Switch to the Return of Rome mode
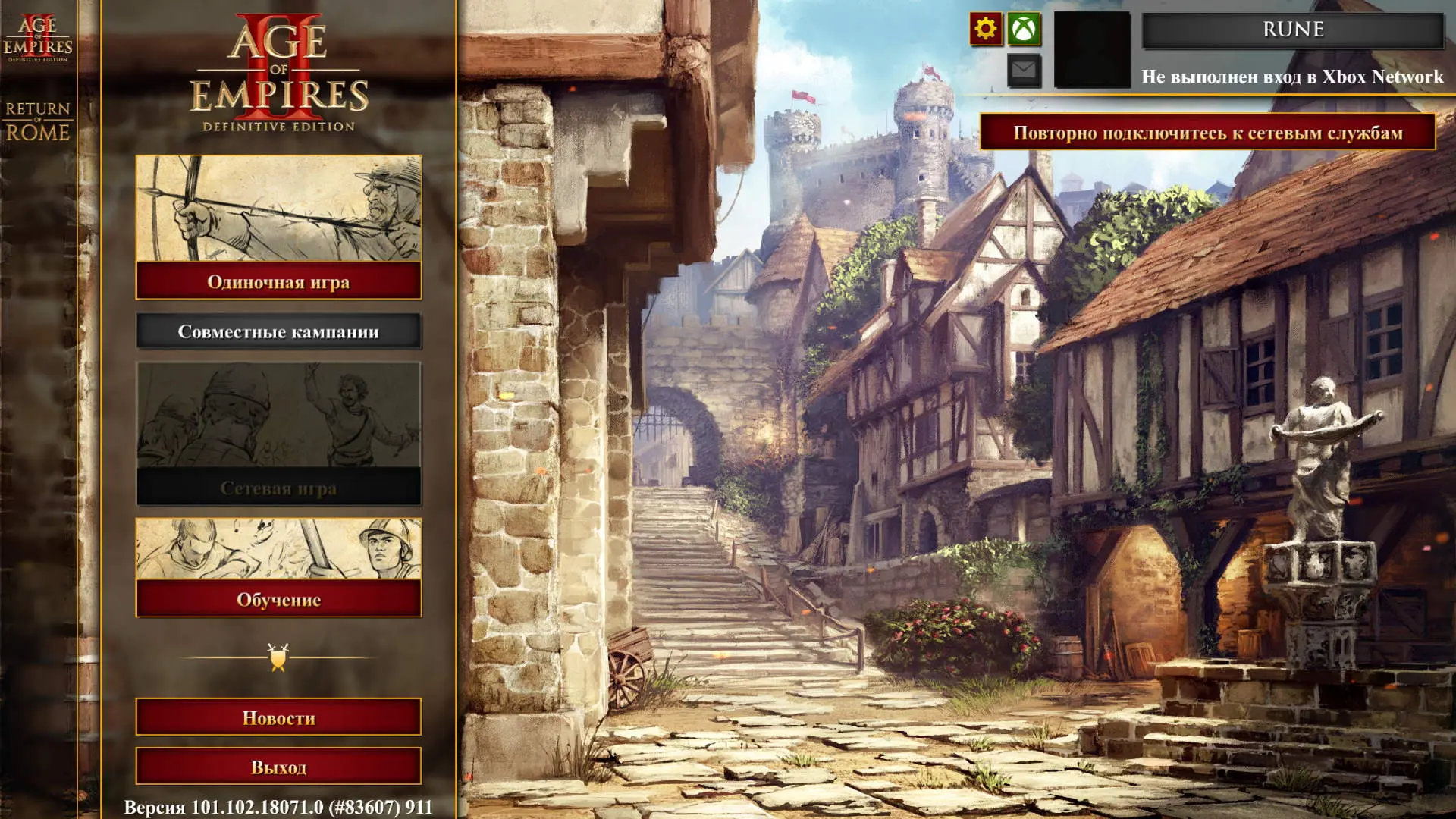 38,121
